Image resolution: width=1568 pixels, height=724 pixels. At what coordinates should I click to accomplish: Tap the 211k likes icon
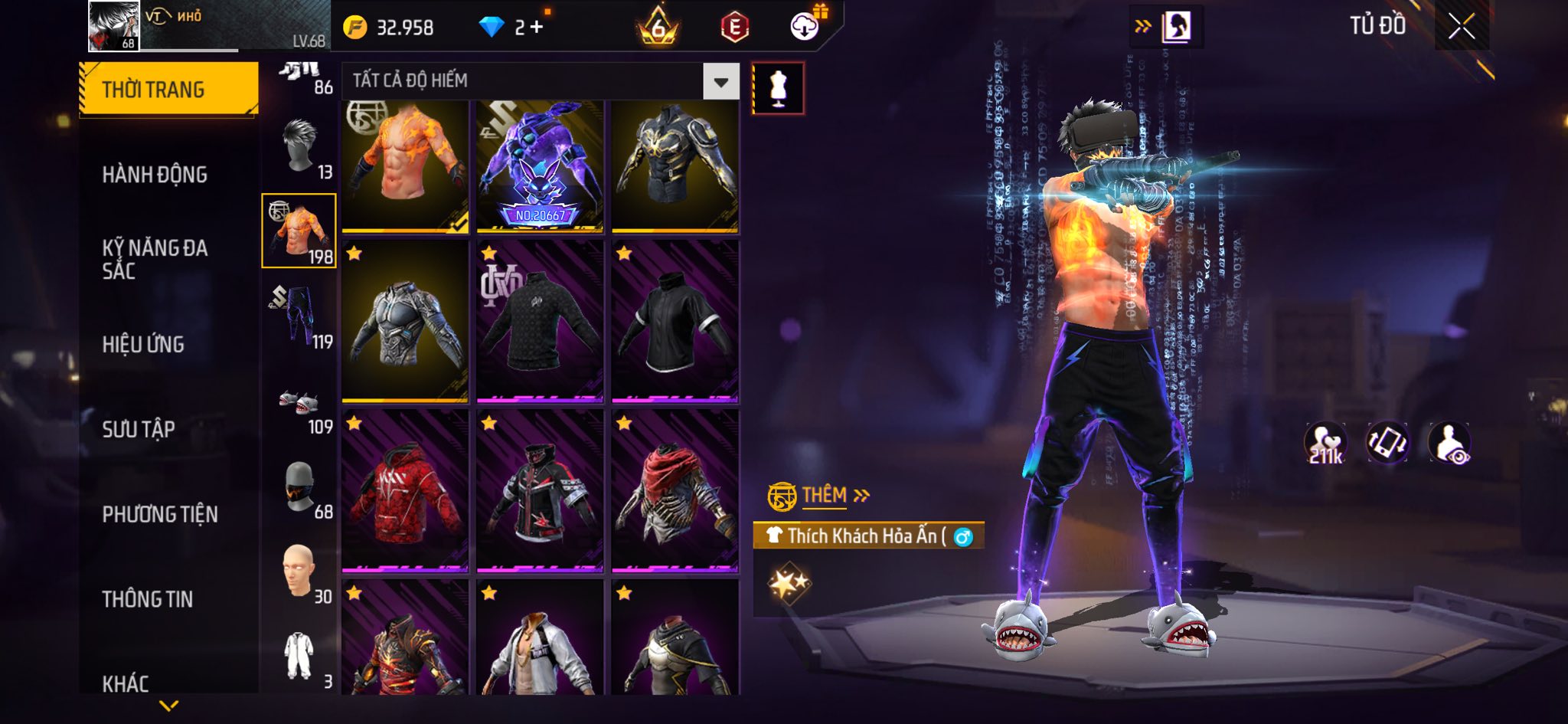click(1325, 444)
